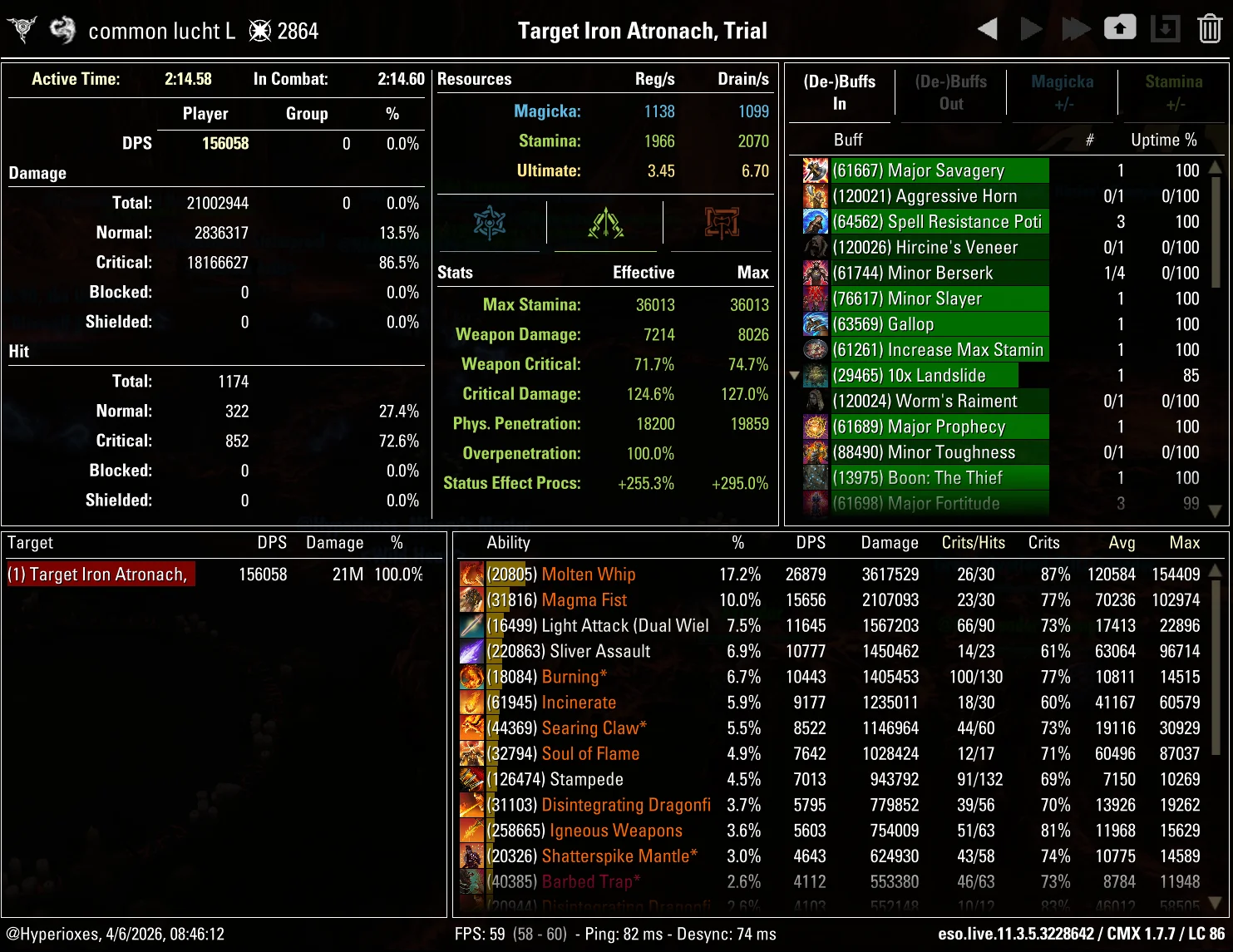Select the blue Magicka stats icon
The height and width of the screenshot is (952, 1233).
pyautogui.click(x=489, y=222)
